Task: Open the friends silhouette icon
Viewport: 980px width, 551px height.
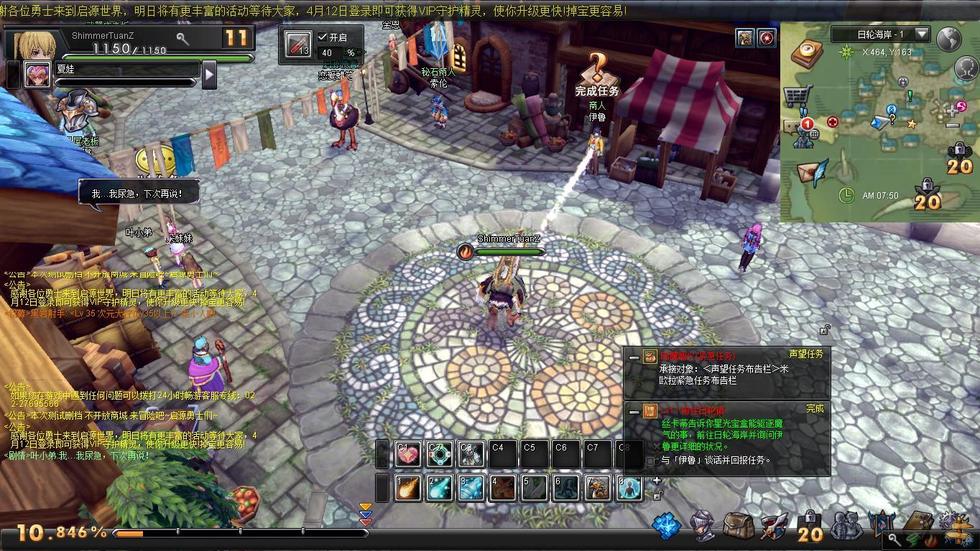Action: pyautogui.click(x=846, y=525)
